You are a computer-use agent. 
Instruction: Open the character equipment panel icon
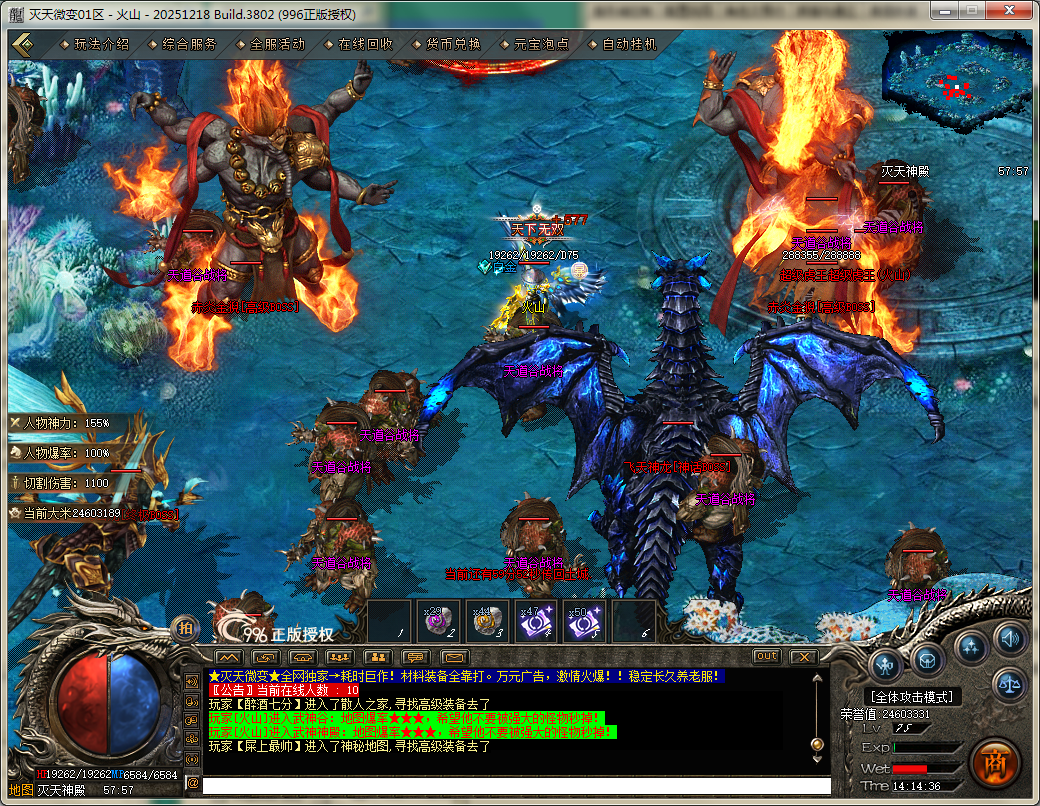coord(887,663)
